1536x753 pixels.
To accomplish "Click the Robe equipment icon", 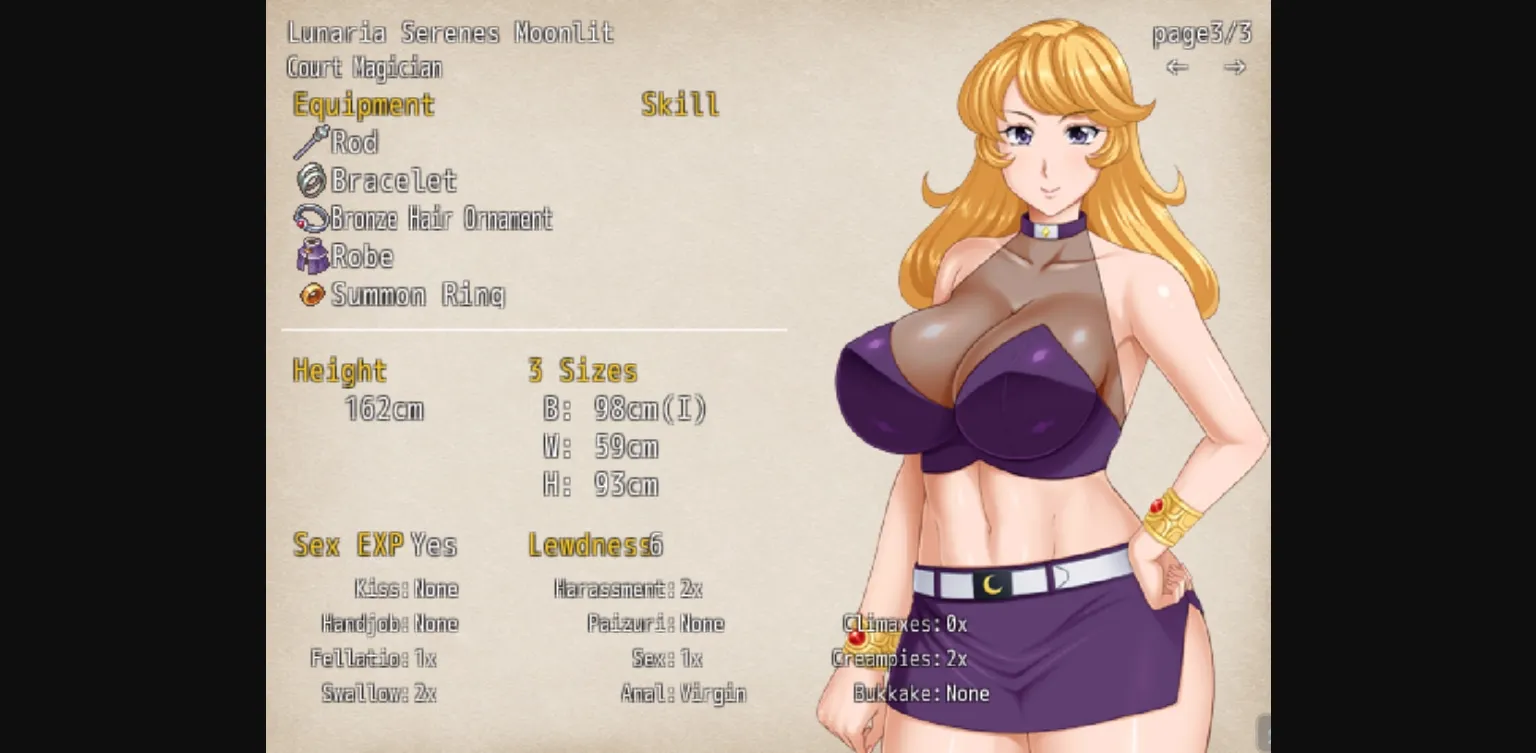I will (313, 257).
